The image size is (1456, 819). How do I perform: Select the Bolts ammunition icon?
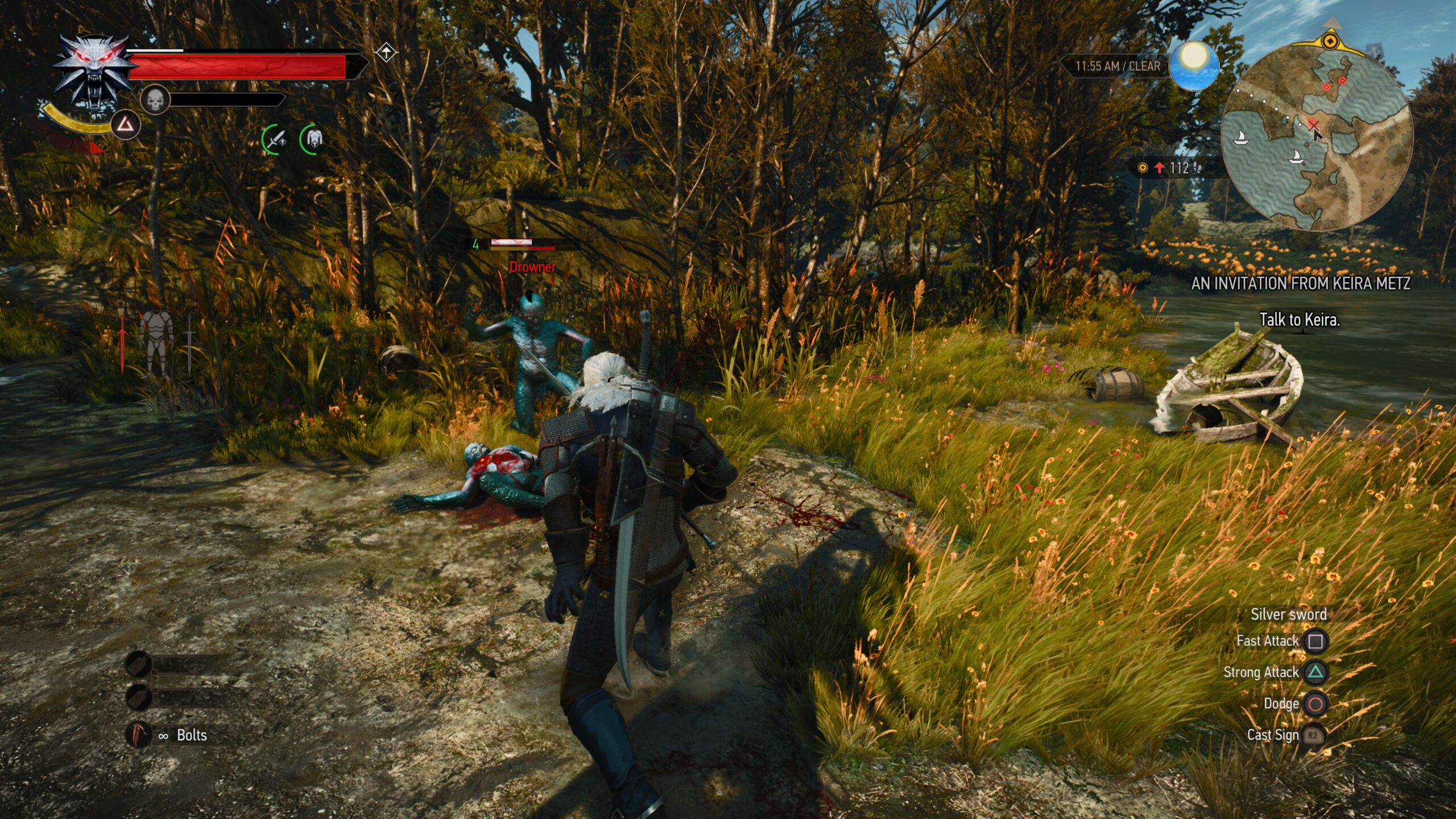(136, 736)
